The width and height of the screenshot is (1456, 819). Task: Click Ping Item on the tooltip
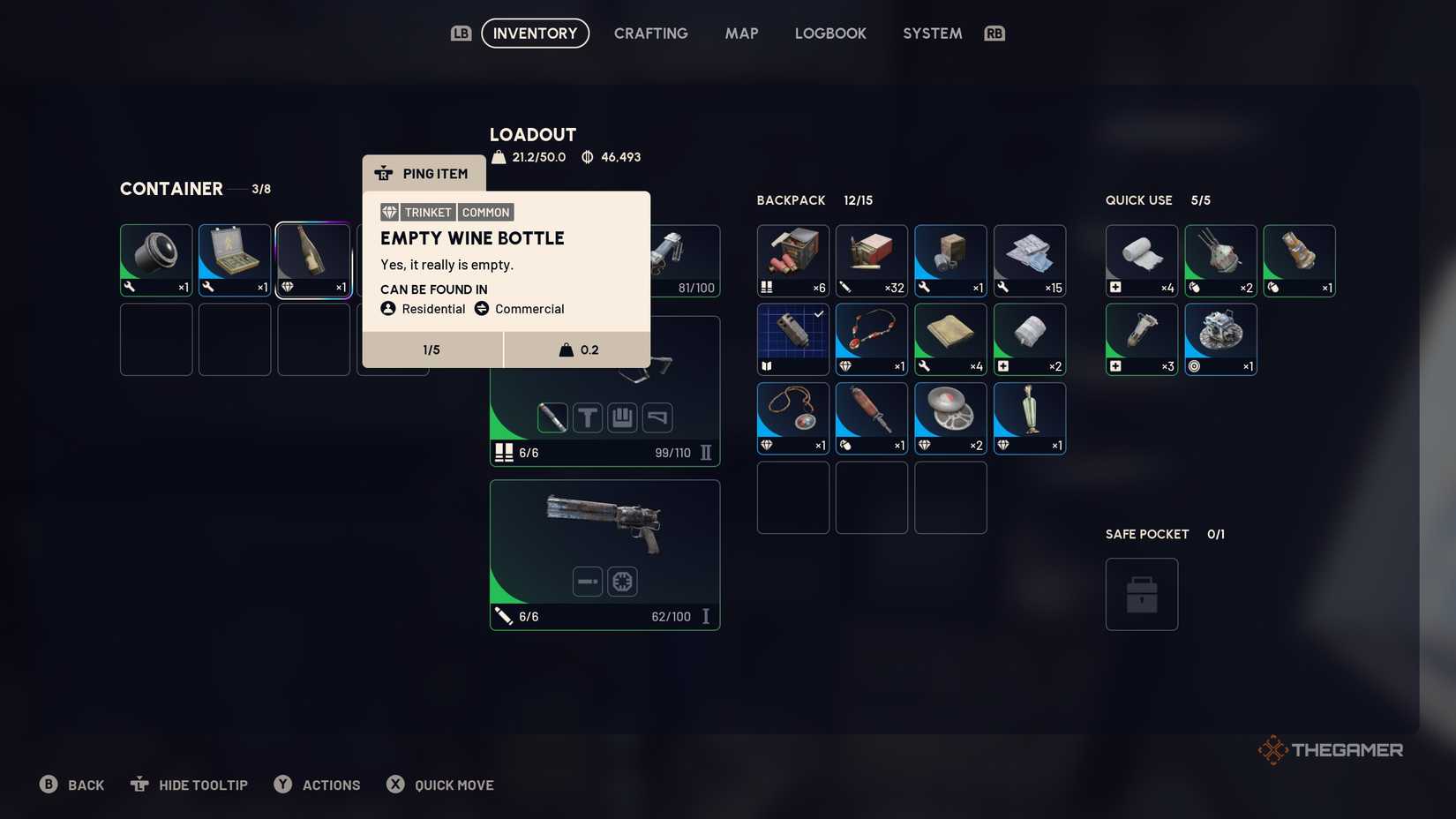pyautogui.click(x=424, y=174)
